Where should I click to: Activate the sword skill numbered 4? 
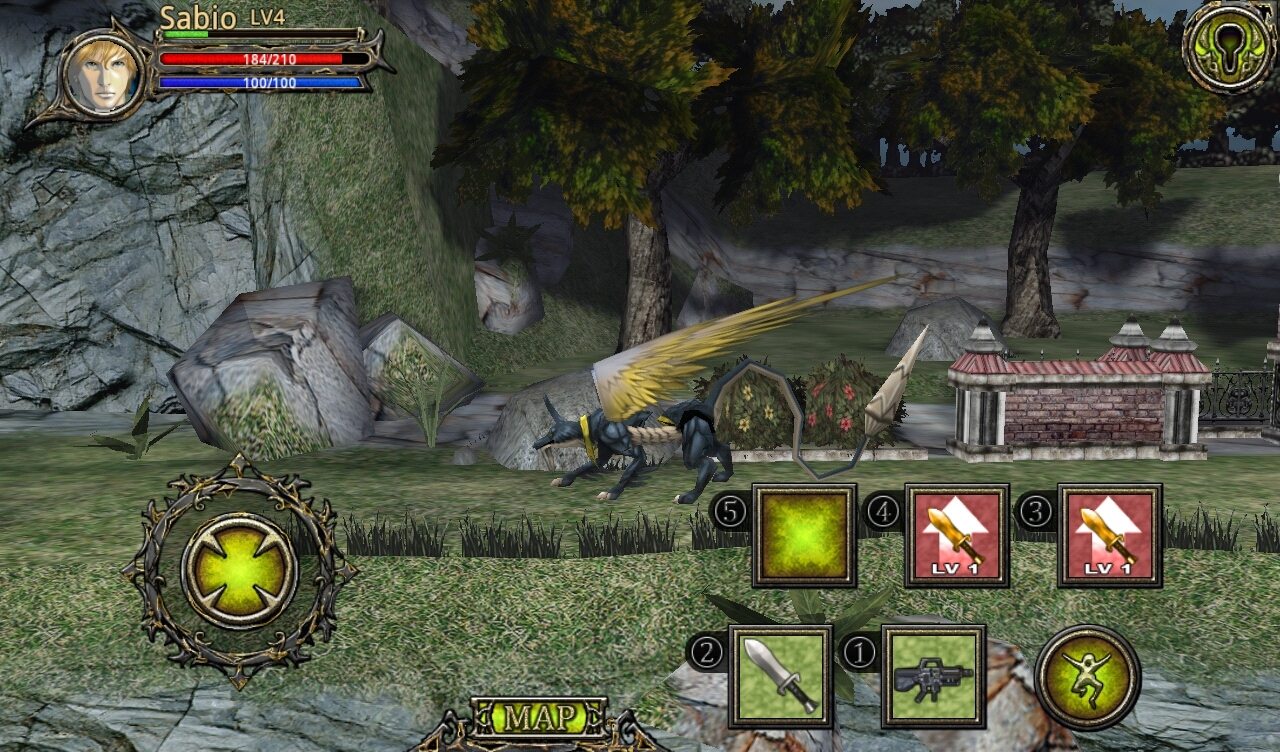click(956, 536)
